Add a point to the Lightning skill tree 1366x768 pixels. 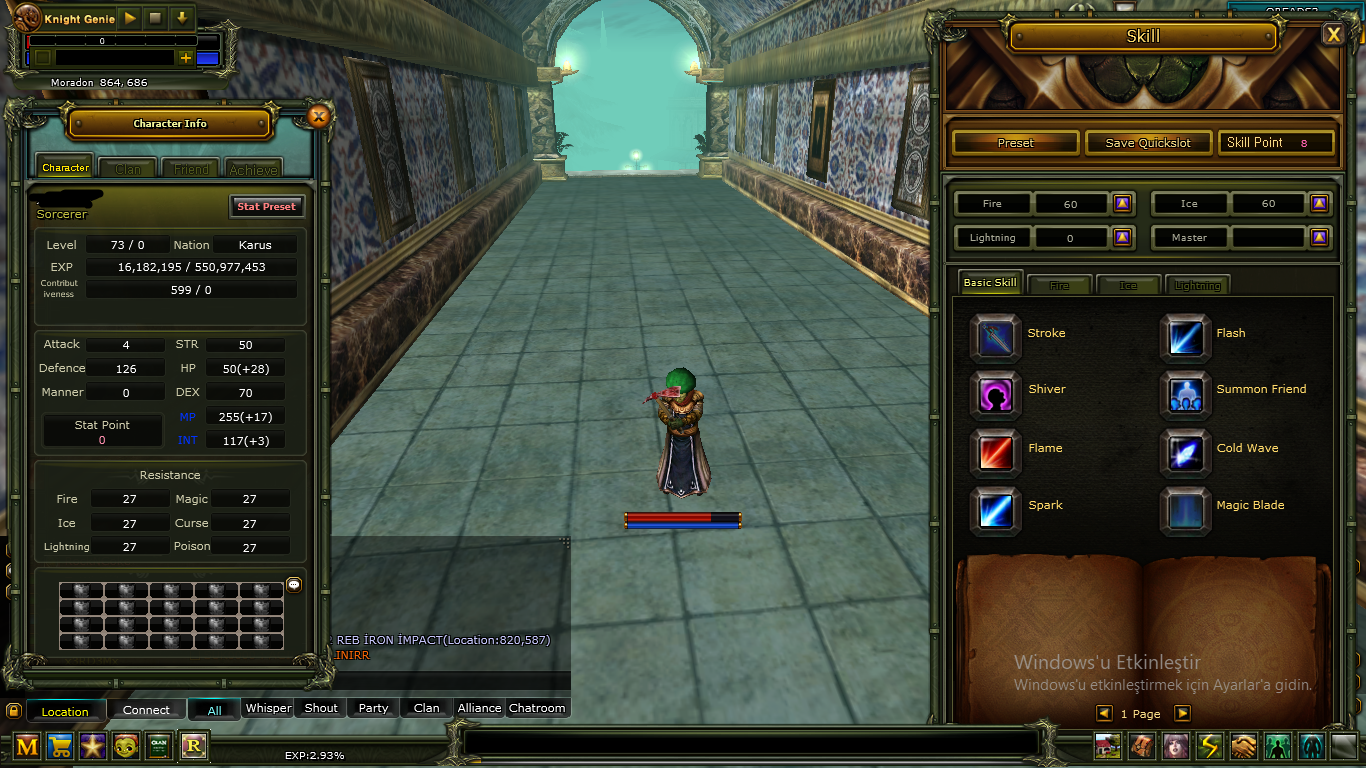point(1123,238)
